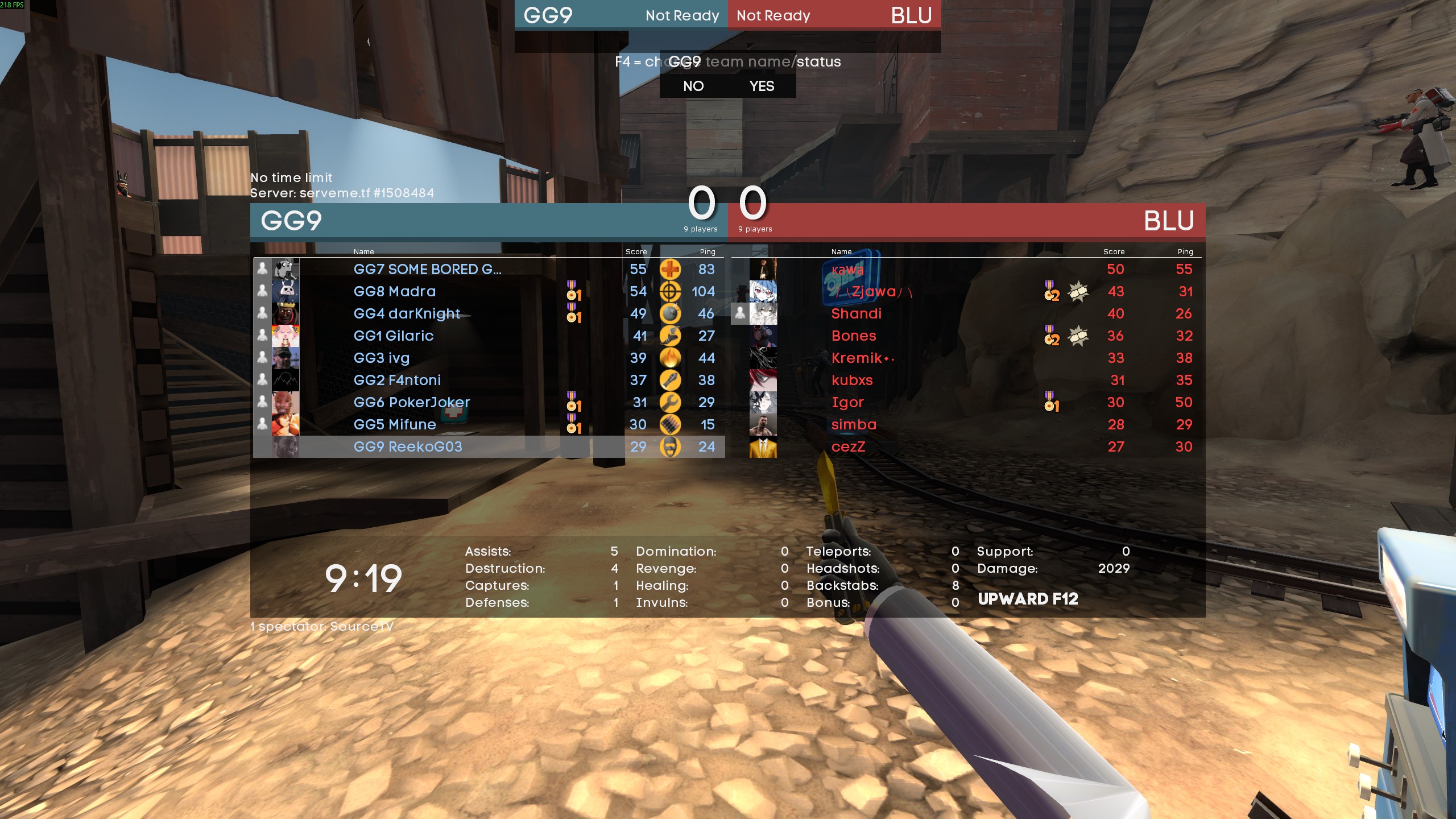Pick GG3 ivg from the player list

[381, 358]
